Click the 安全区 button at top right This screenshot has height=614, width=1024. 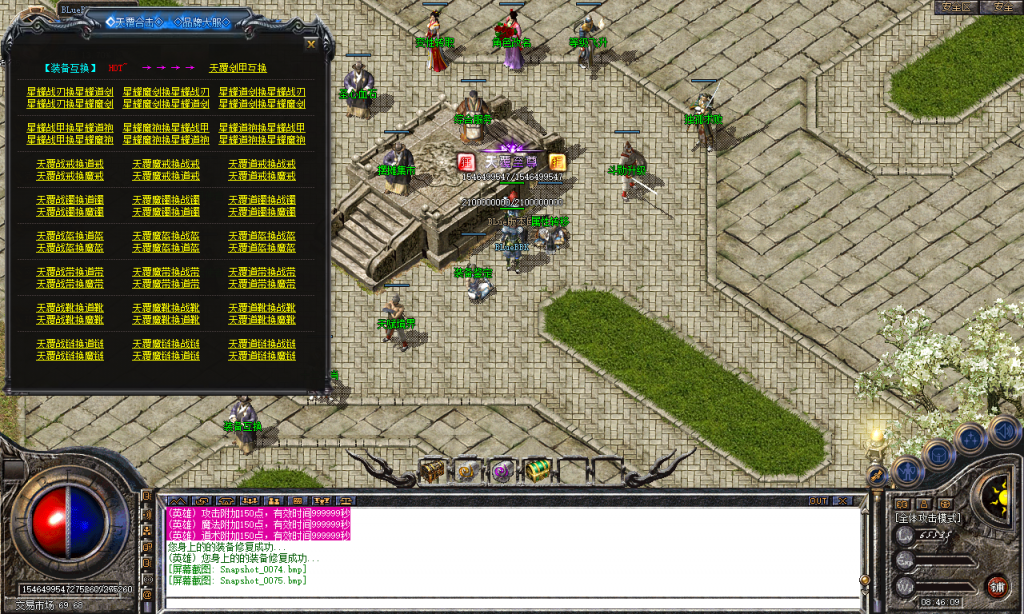pos(956,7)
